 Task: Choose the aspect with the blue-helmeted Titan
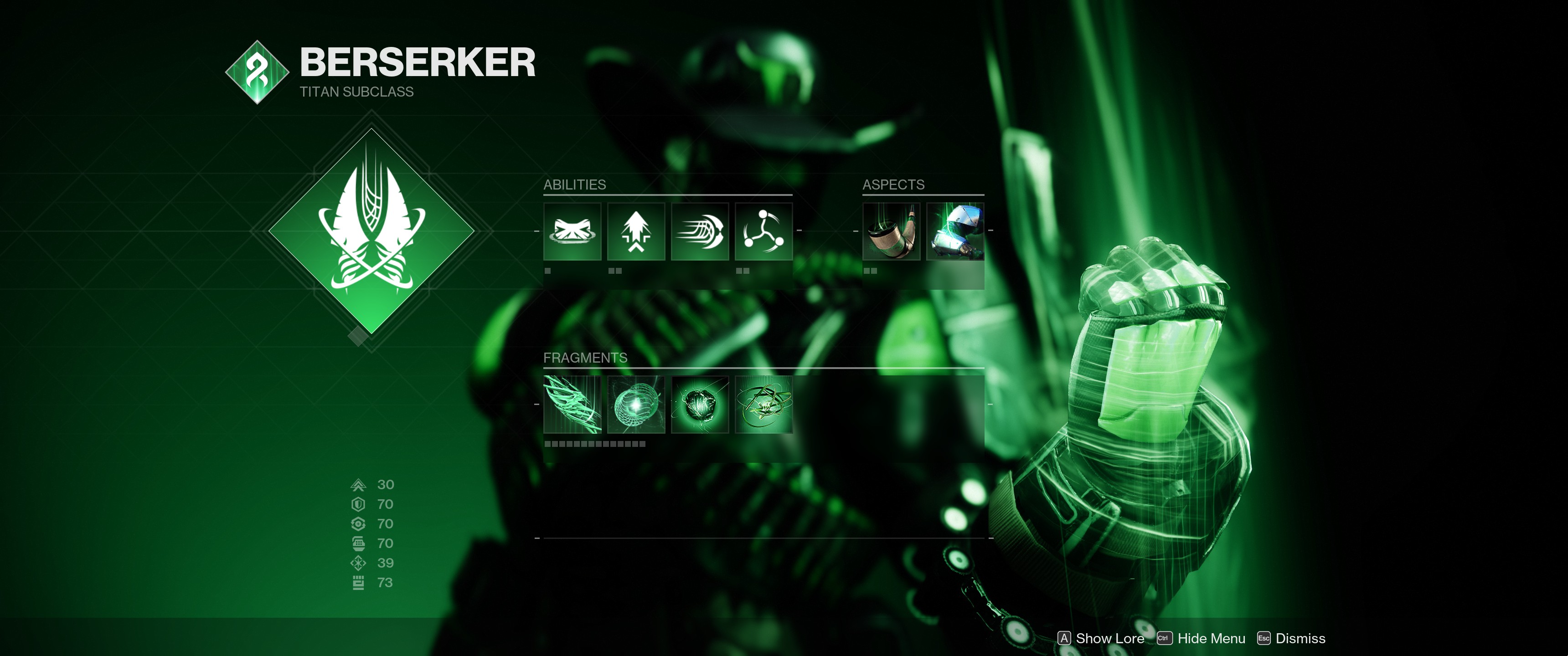[x=955, y=231]
